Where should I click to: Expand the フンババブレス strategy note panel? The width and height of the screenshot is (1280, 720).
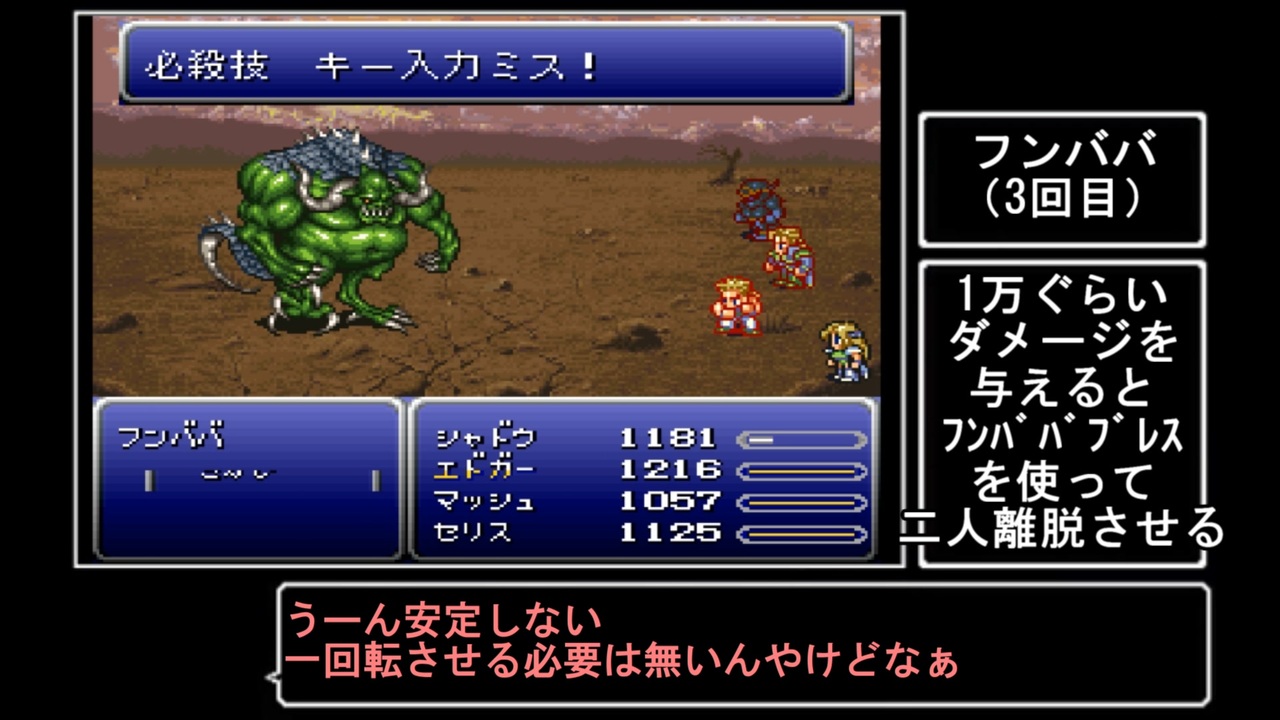point(1063,410)
